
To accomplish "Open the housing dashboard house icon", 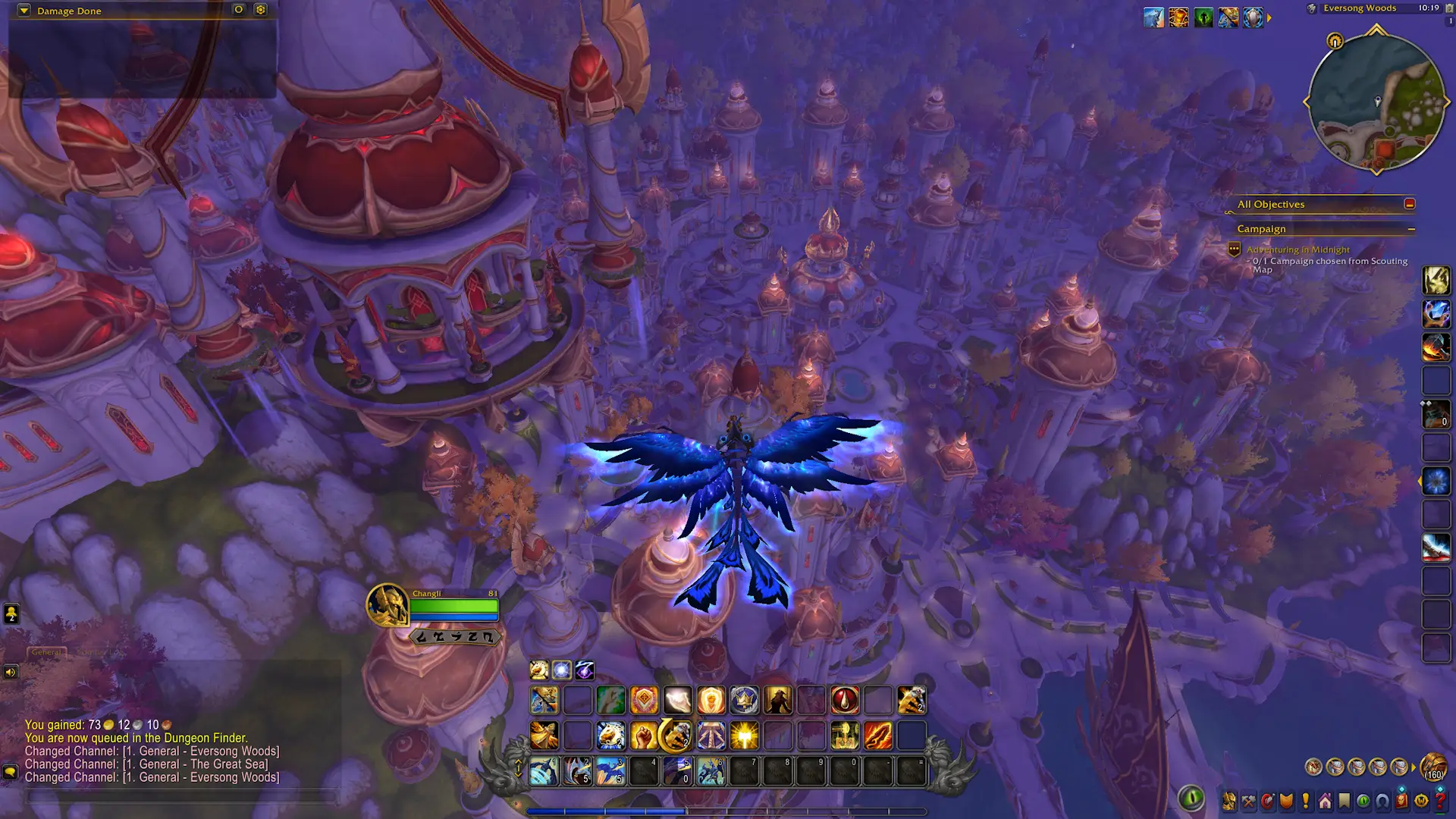I will [1325, 801].
